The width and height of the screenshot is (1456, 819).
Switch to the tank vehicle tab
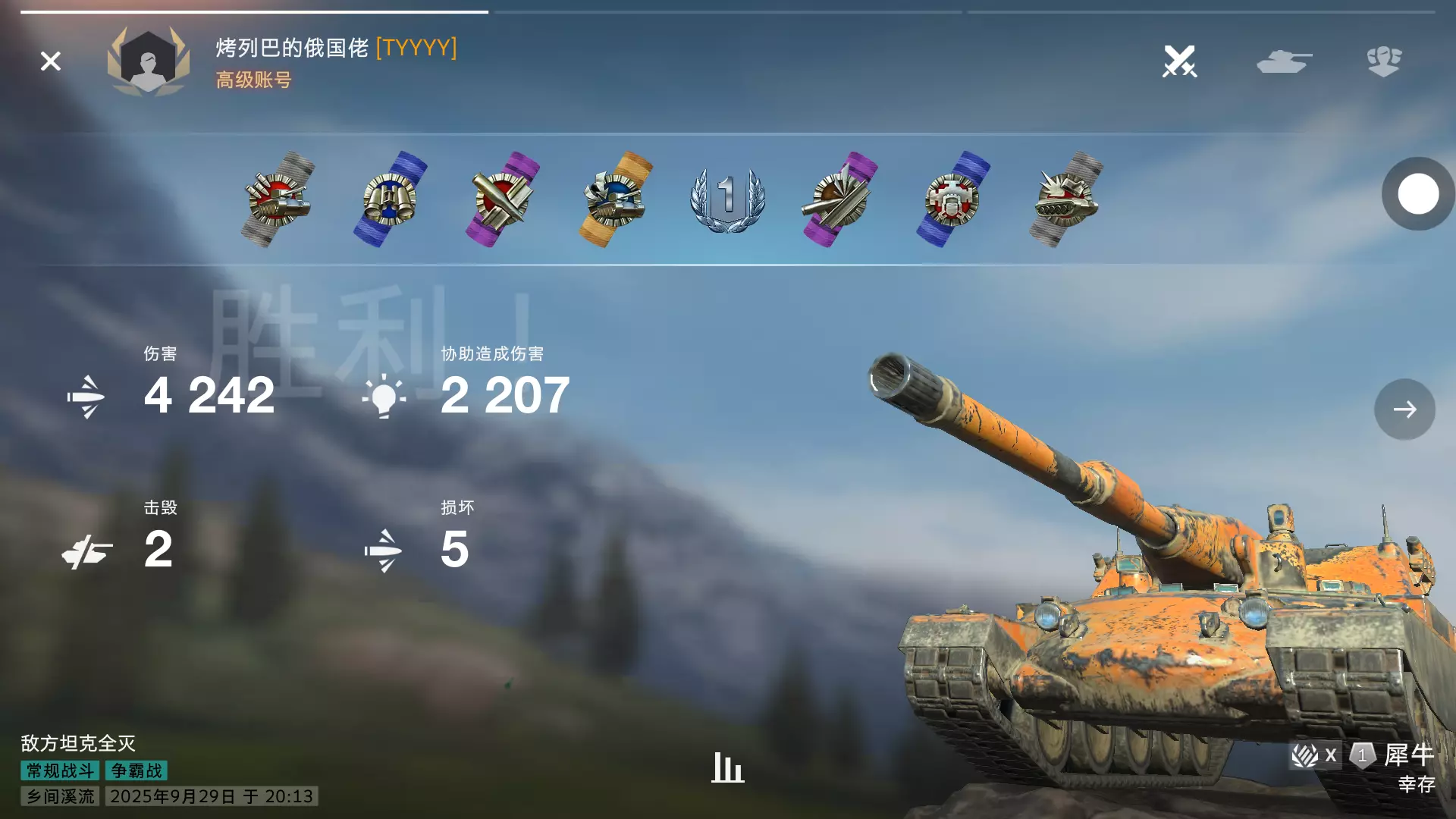(x=1283, y=61)
